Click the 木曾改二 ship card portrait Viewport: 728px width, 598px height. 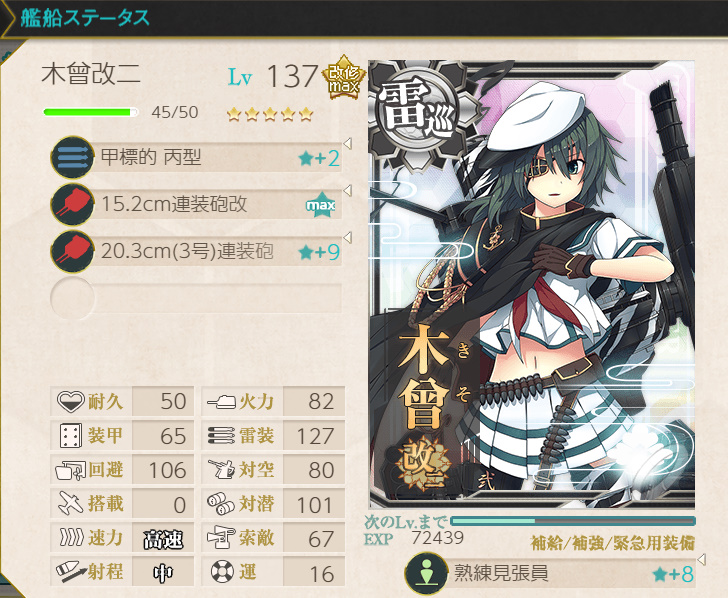pos(531,284)
